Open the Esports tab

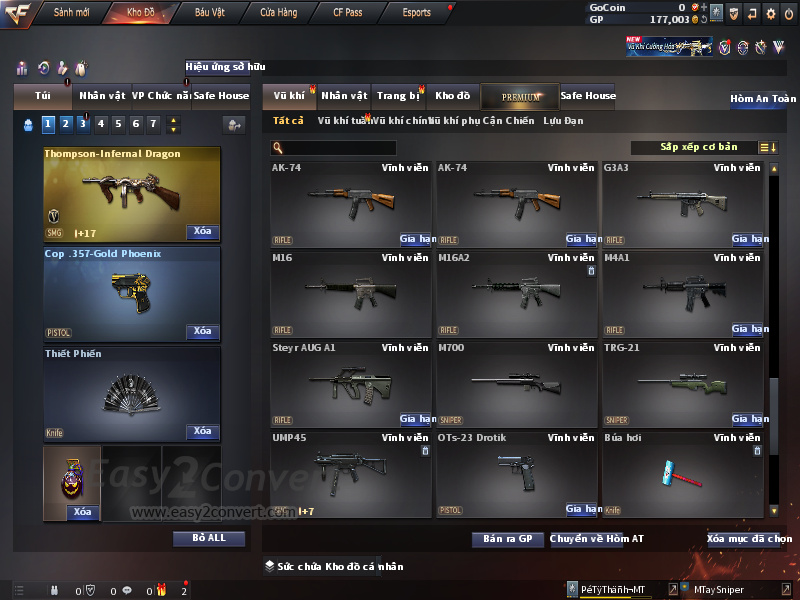click(416, 12)
